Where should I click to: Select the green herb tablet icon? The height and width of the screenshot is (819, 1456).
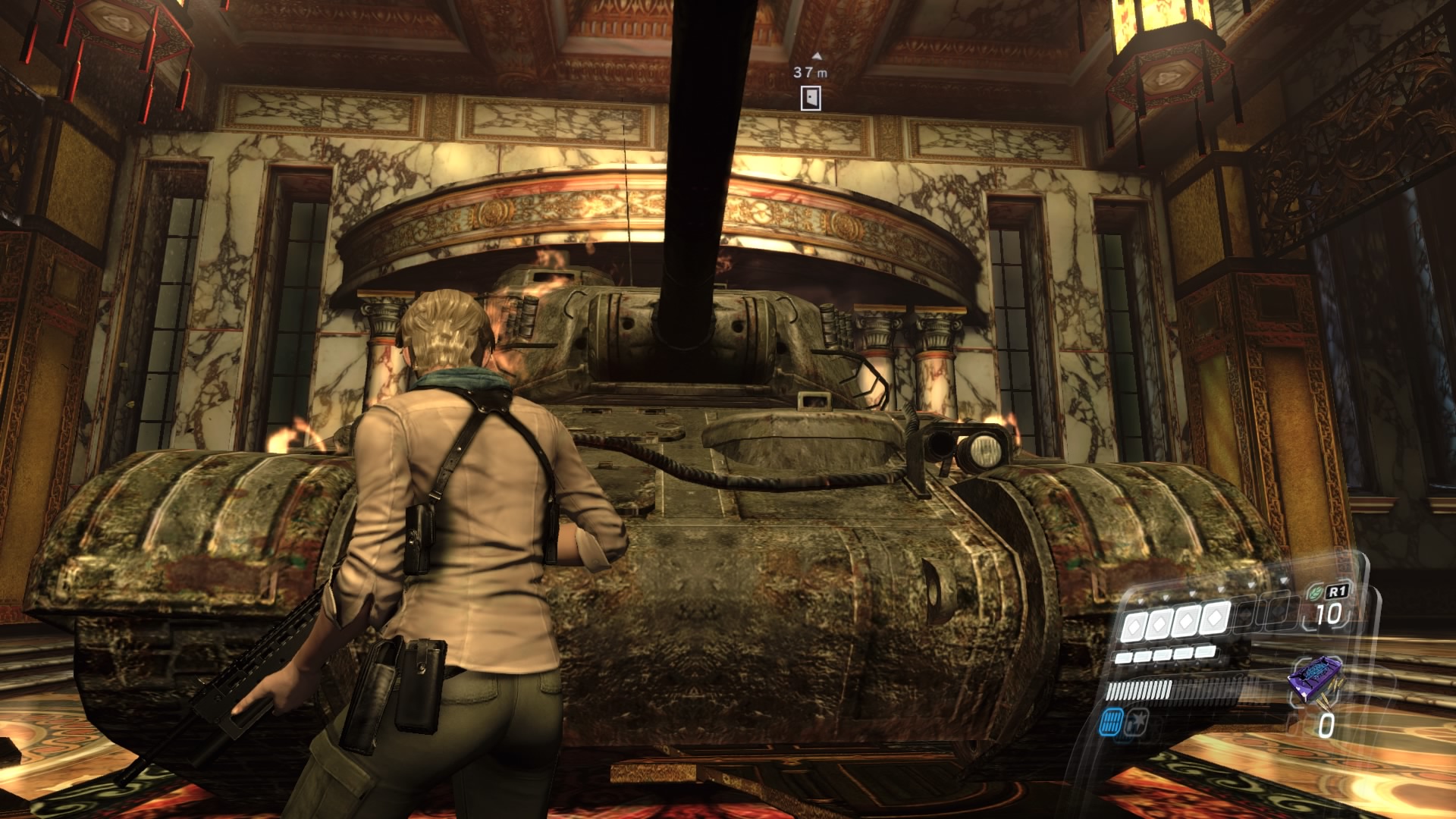point(1314,591)
